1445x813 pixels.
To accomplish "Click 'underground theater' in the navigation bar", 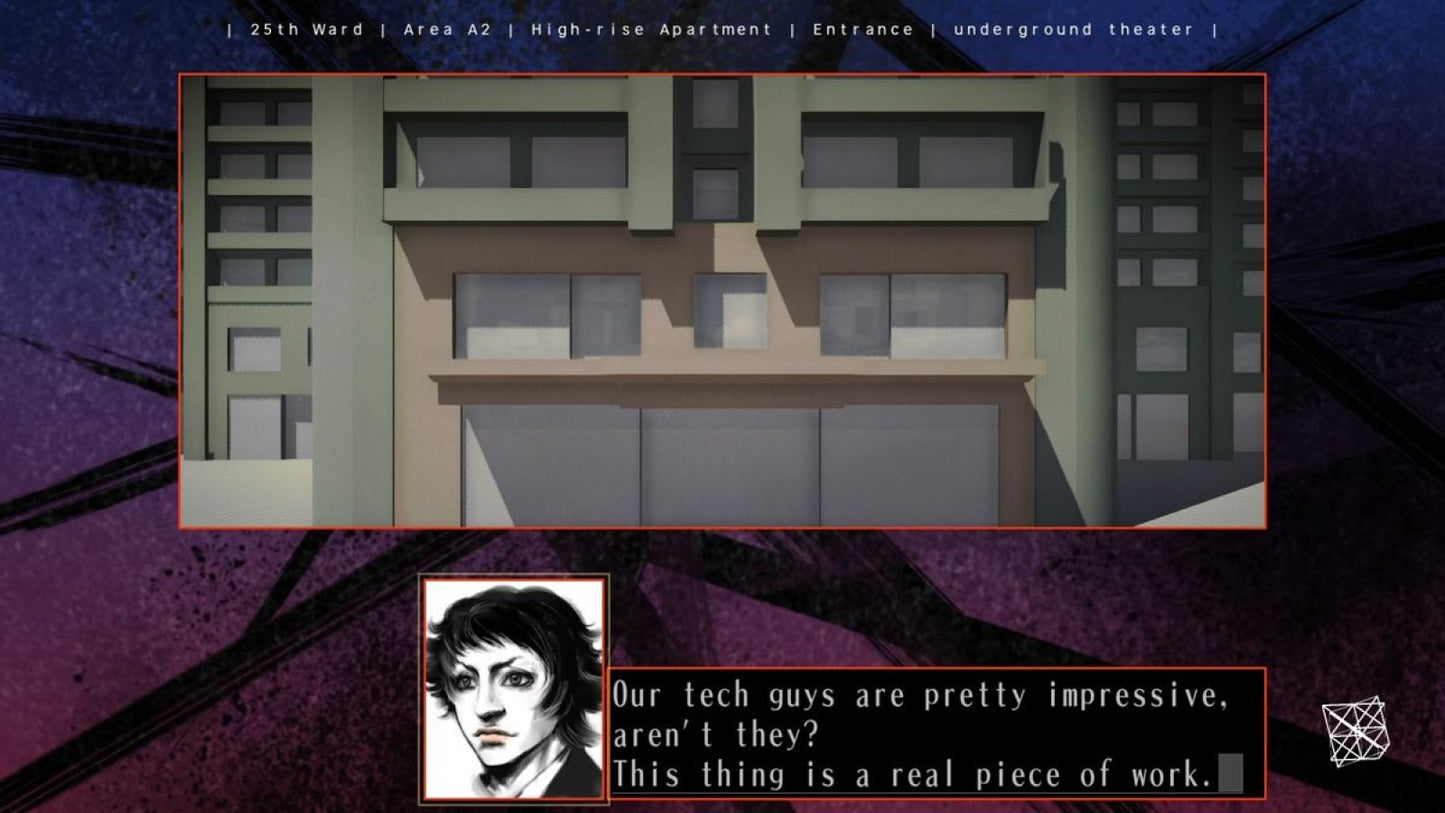I will 1074,29.
